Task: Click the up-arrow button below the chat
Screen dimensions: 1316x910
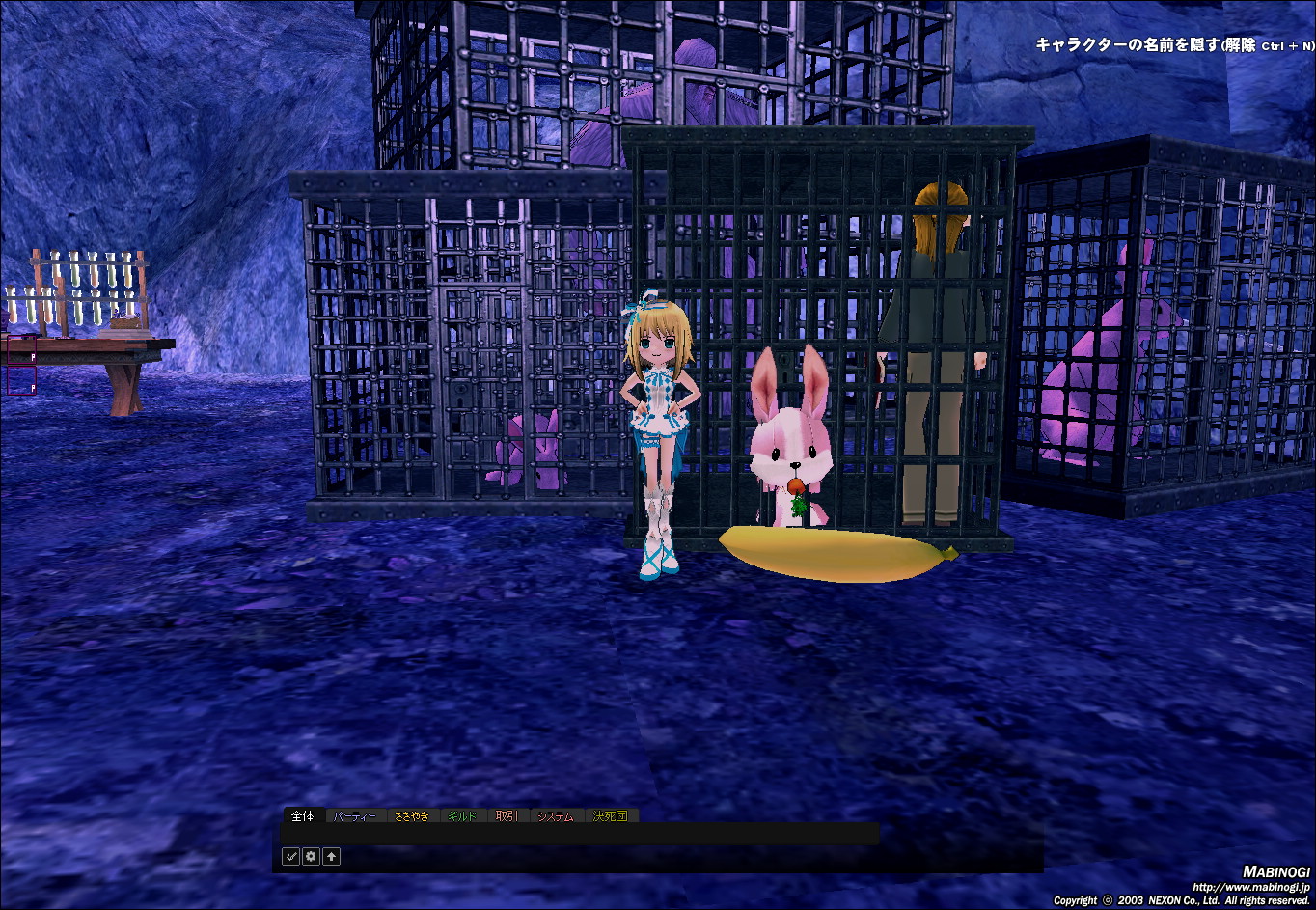Action: pos(331,856)
